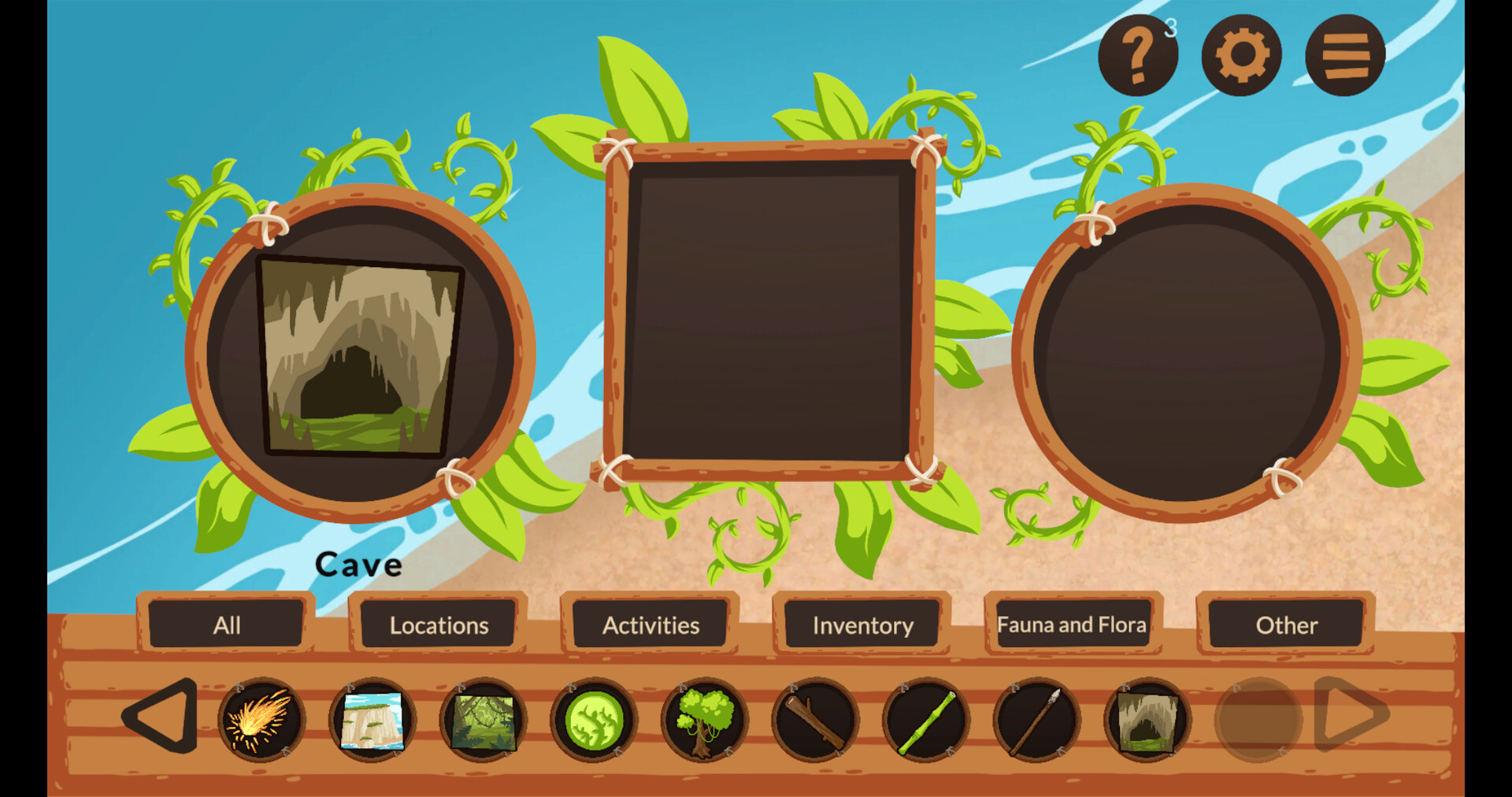
Task: Select the All category filter
Action: [227, 625]
